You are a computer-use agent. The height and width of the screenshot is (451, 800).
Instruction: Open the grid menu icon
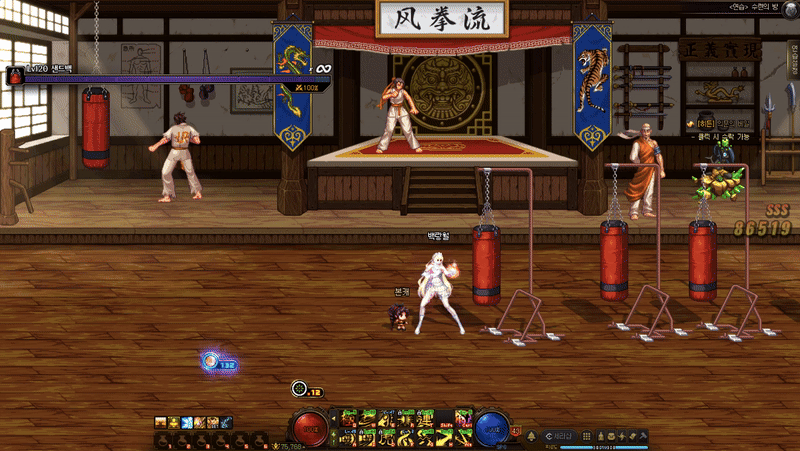tap(587, 436)
